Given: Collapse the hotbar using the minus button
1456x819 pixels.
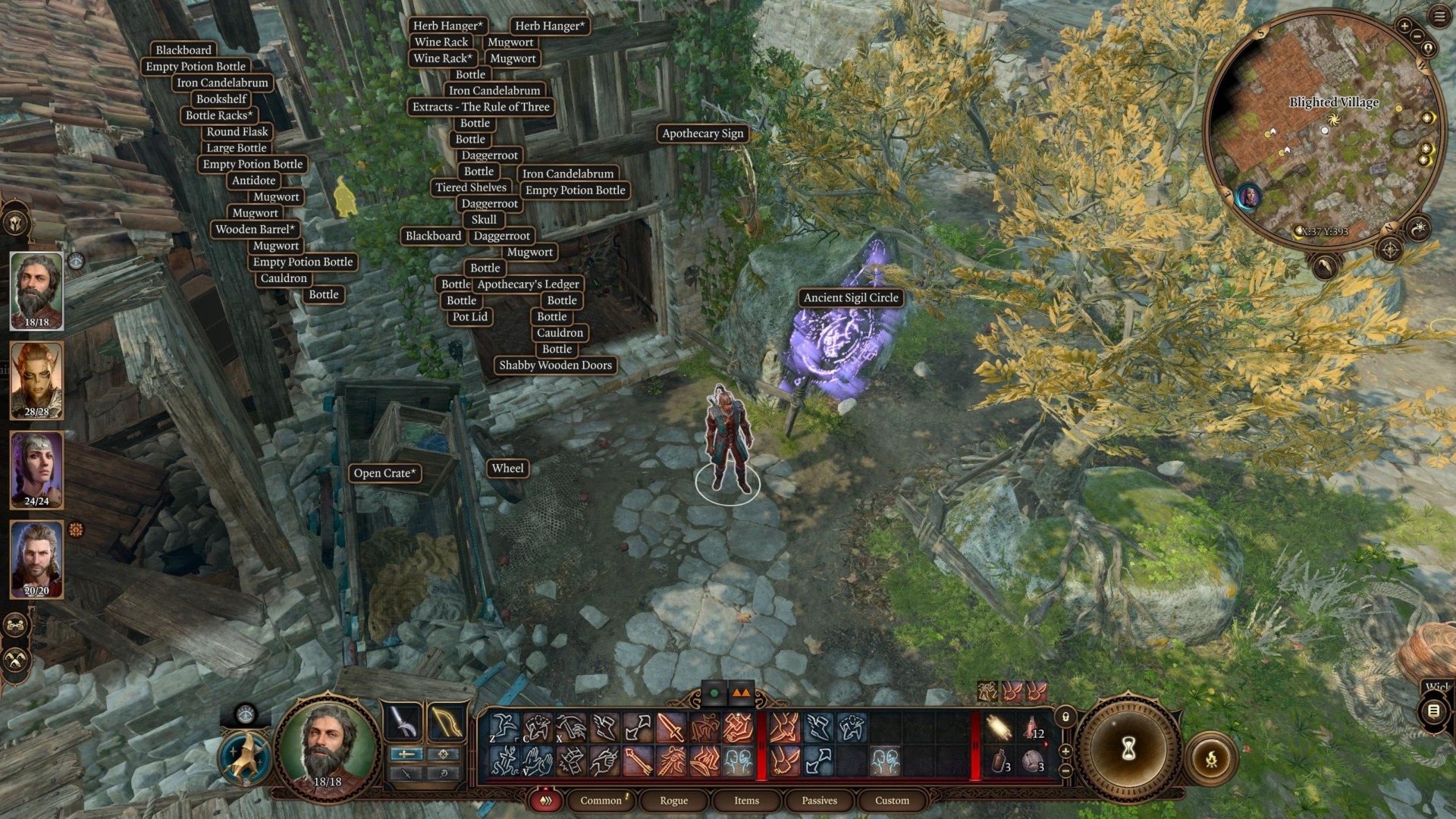Looking at the screenshot, I should 1065,771.
